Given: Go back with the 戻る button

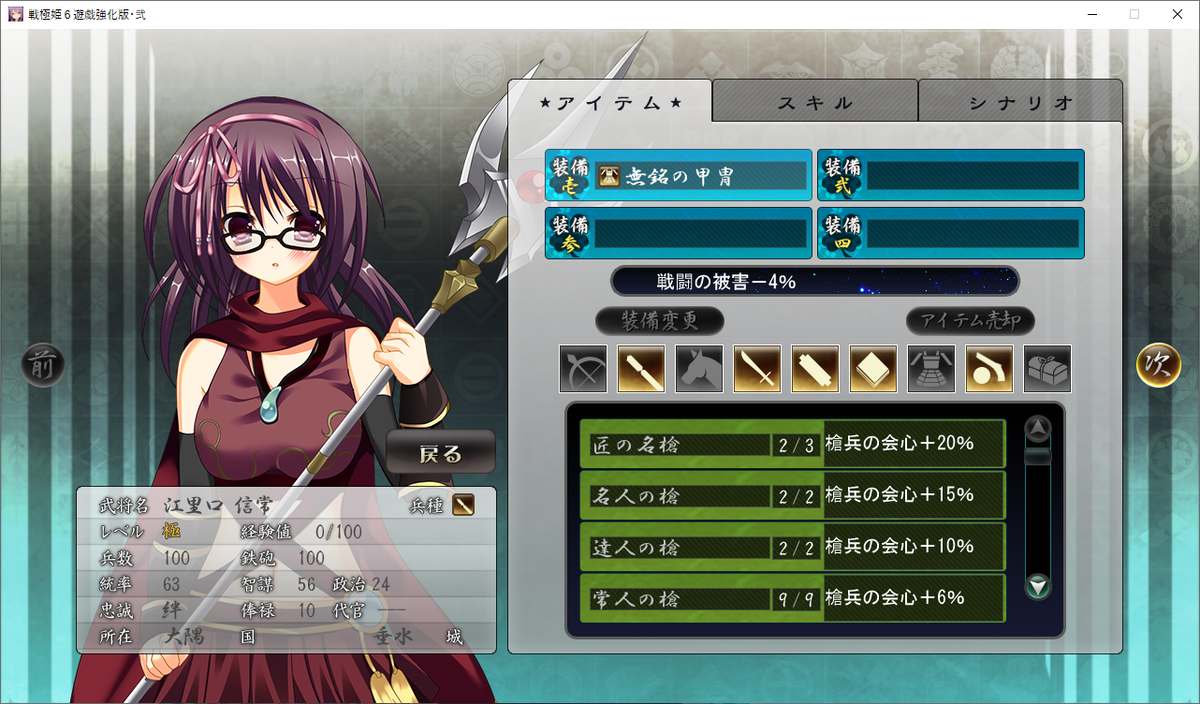Looking at the screenshot, I should pos(441,454).
